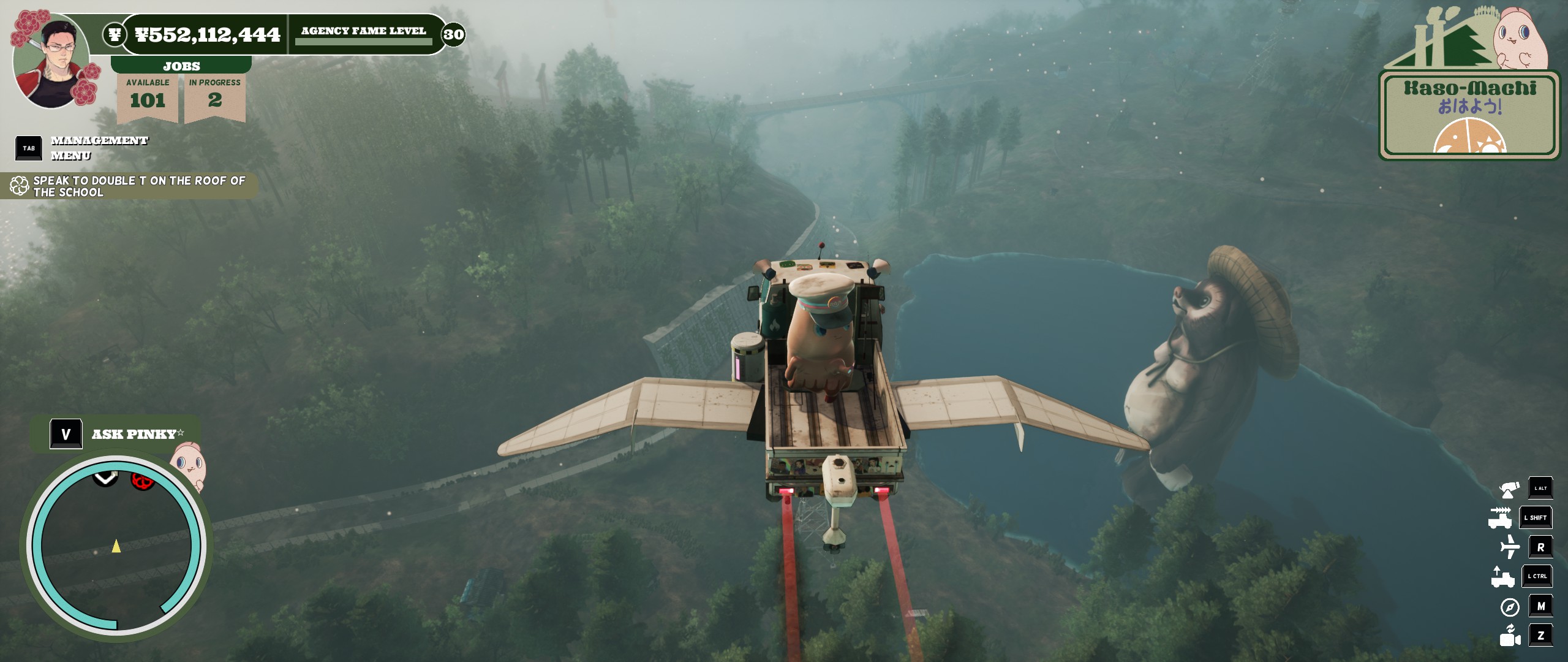Open the map via the compass icon
The width and height of the screenshot is (1568, 662).
click(x=1510, y=607)
